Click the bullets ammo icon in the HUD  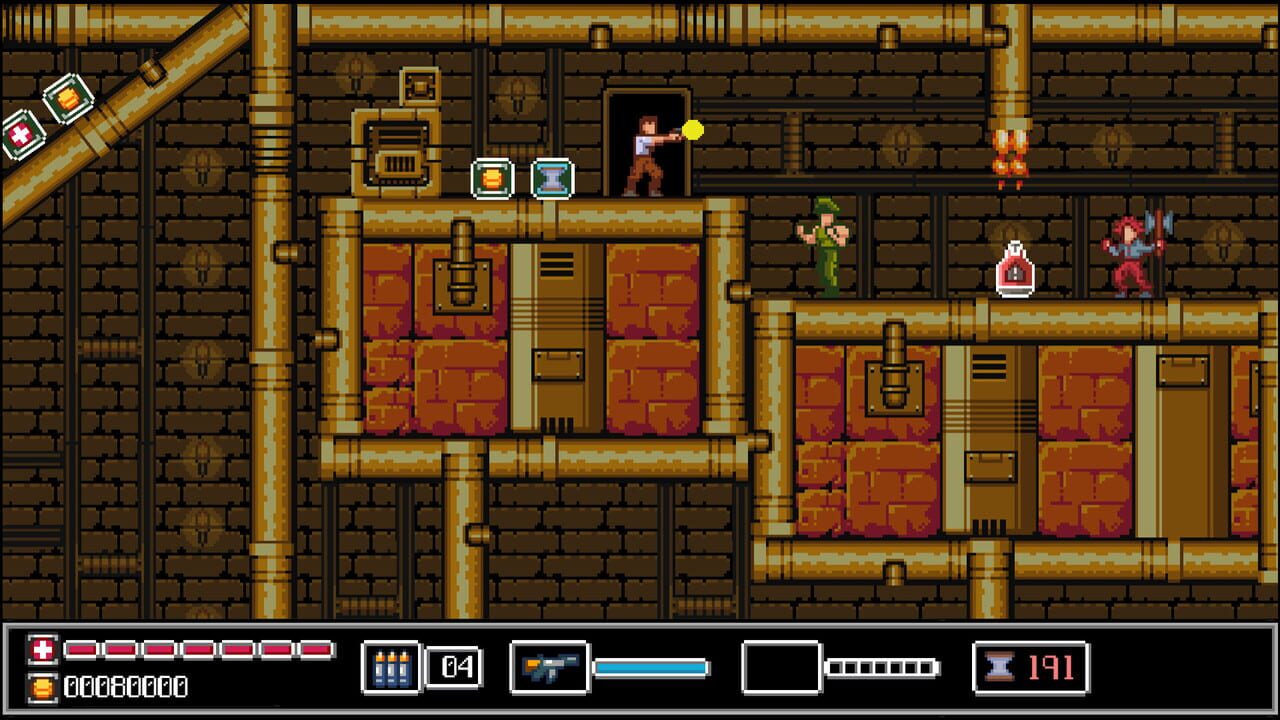[x=394, y=664]
